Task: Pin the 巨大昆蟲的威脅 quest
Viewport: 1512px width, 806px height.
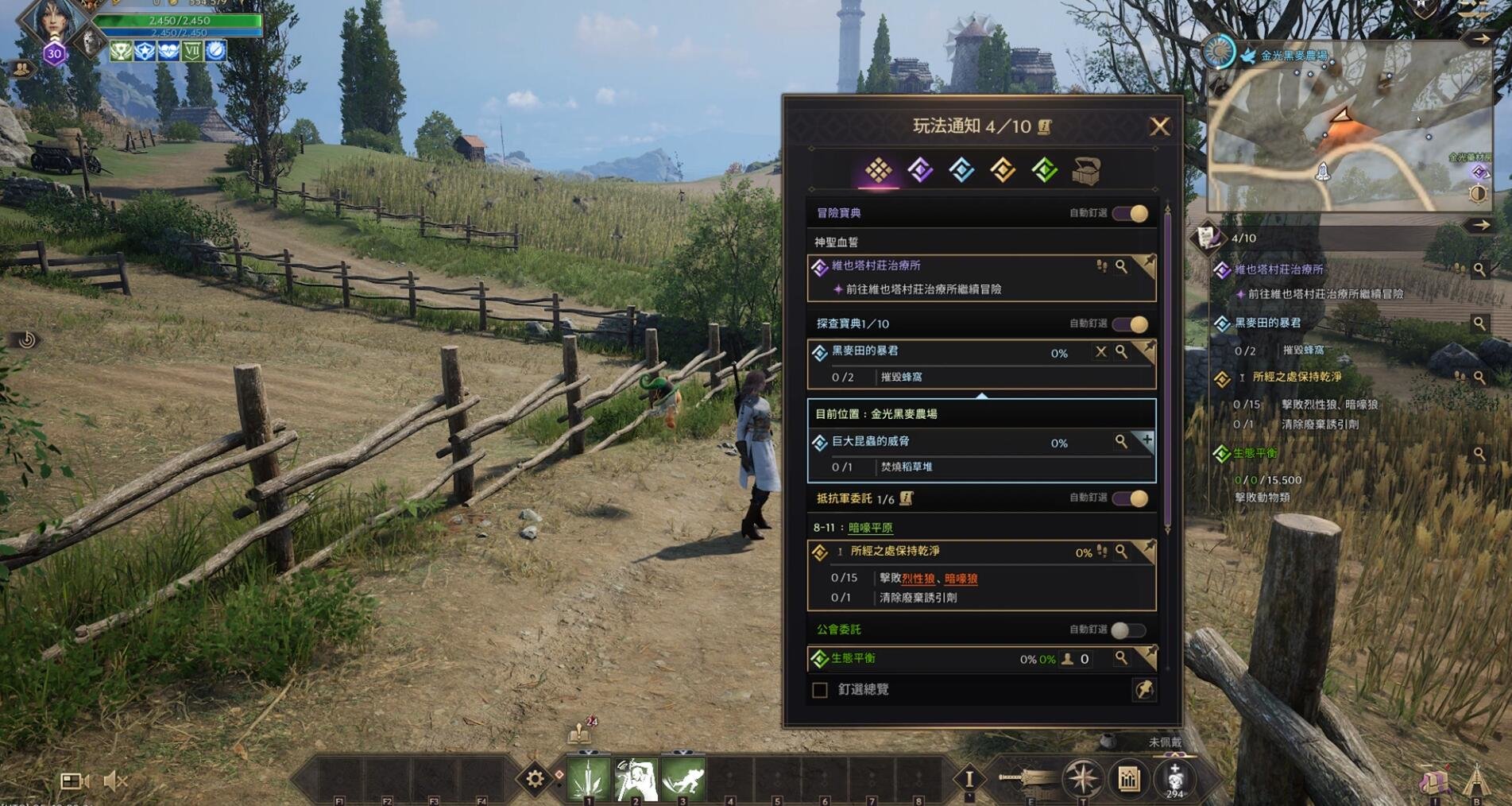Action: point(1147,440)
